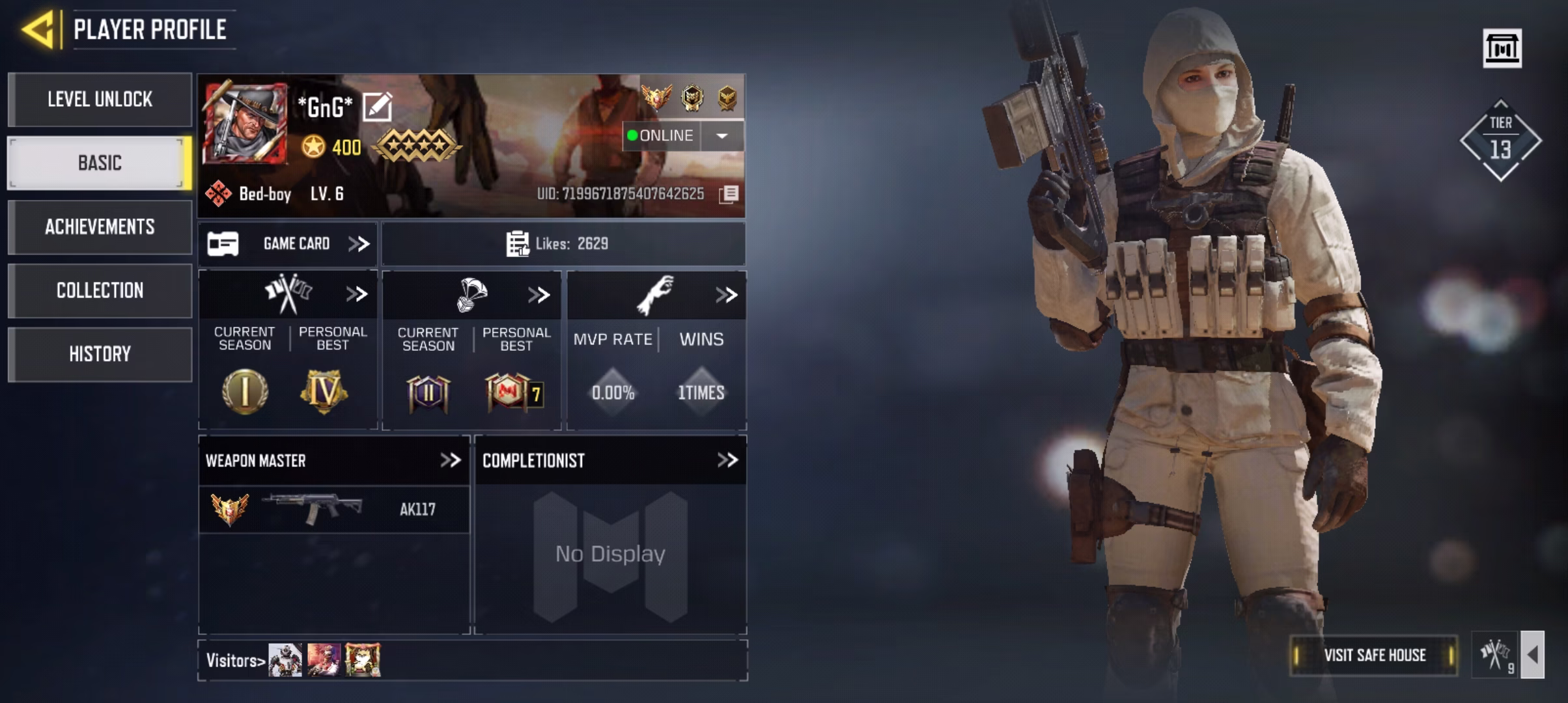Open the Online status dropdown
Image resolution: width=1568 pixels, height=703 pixels.
[x=721, y=136]
